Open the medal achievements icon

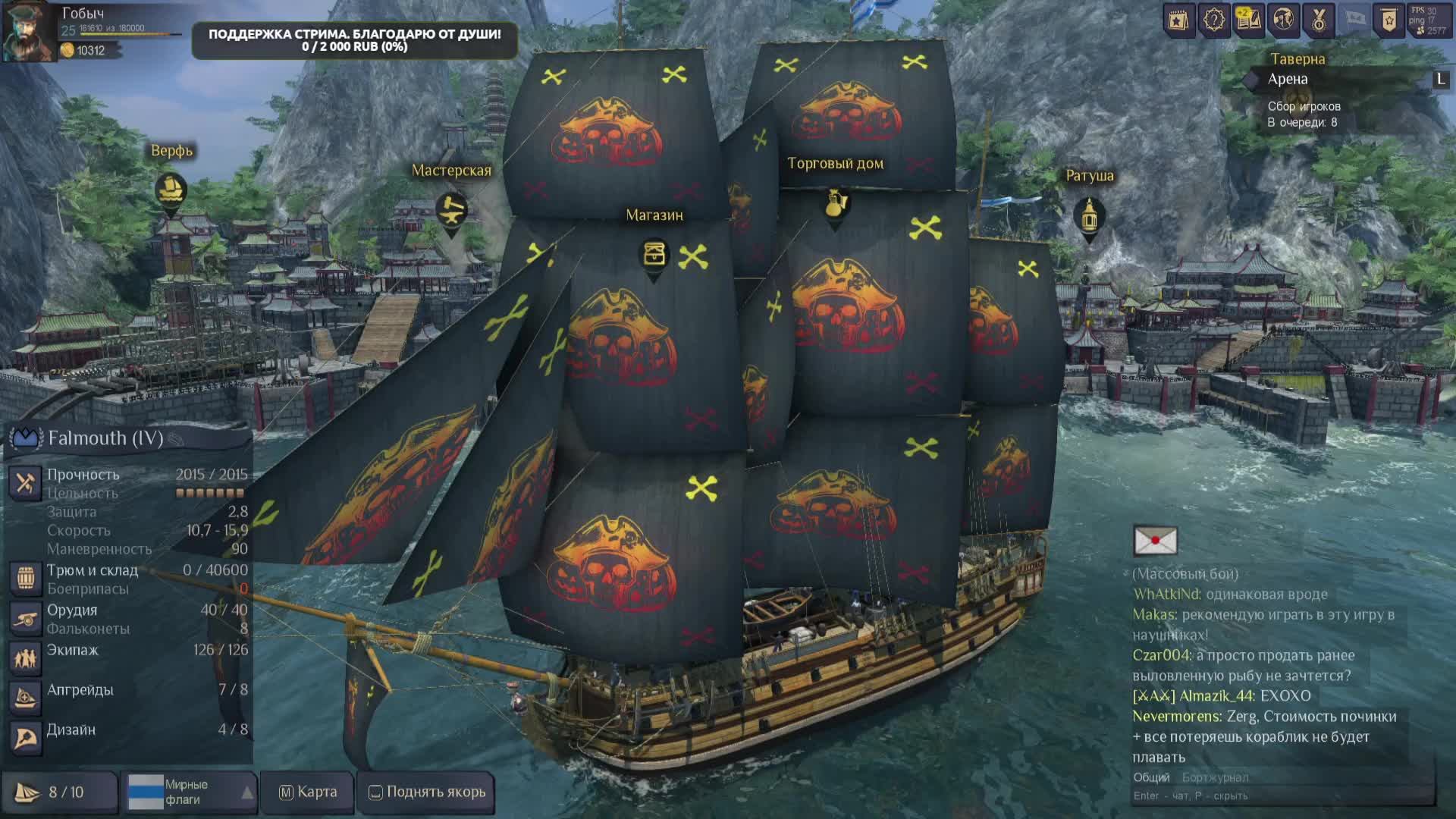(x=1318, y=20)
